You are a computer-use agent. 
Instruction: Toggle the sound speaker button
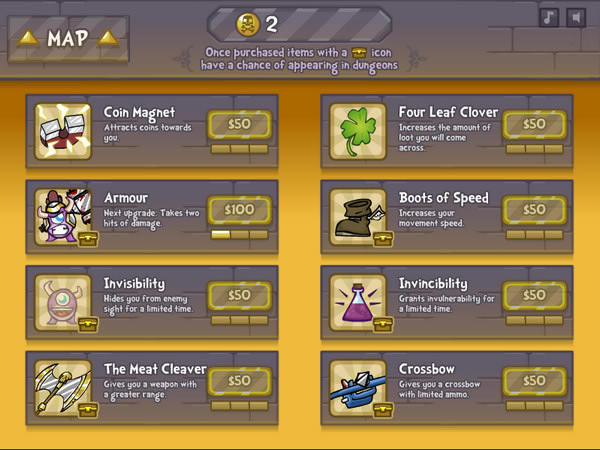[575, 17]
